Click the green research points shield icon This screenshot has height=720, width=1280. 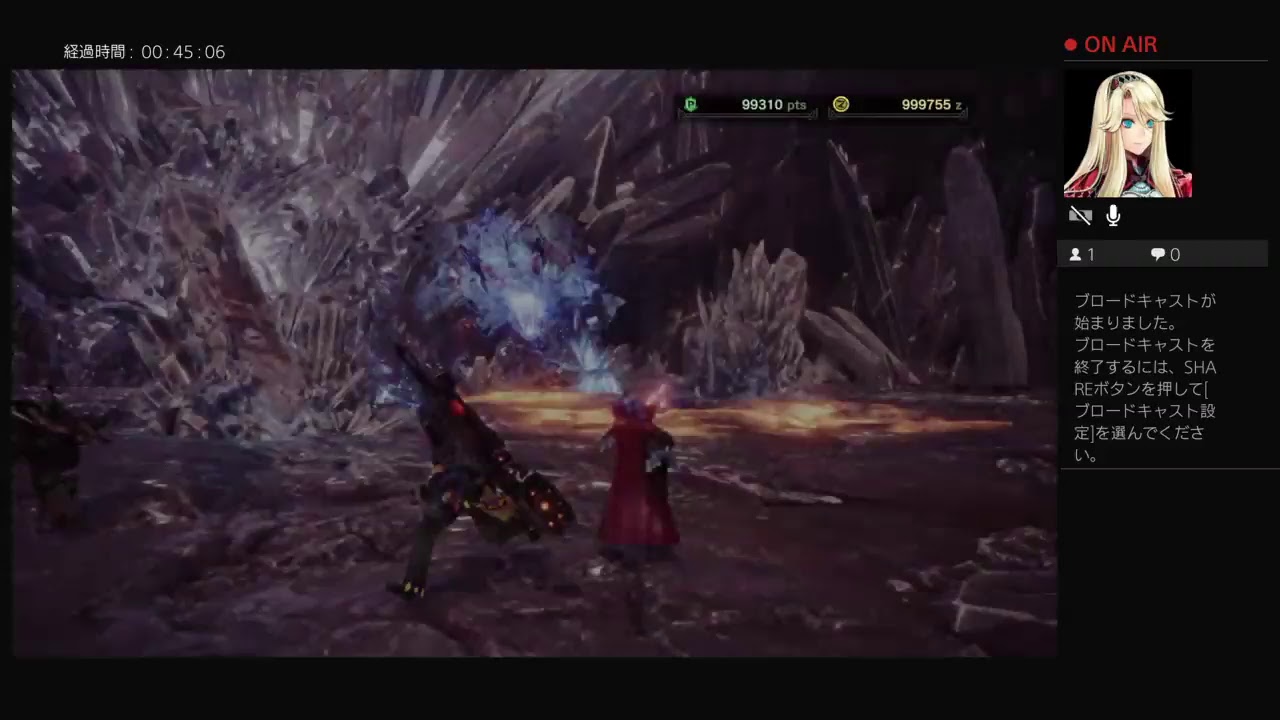(x=690, y=104)
